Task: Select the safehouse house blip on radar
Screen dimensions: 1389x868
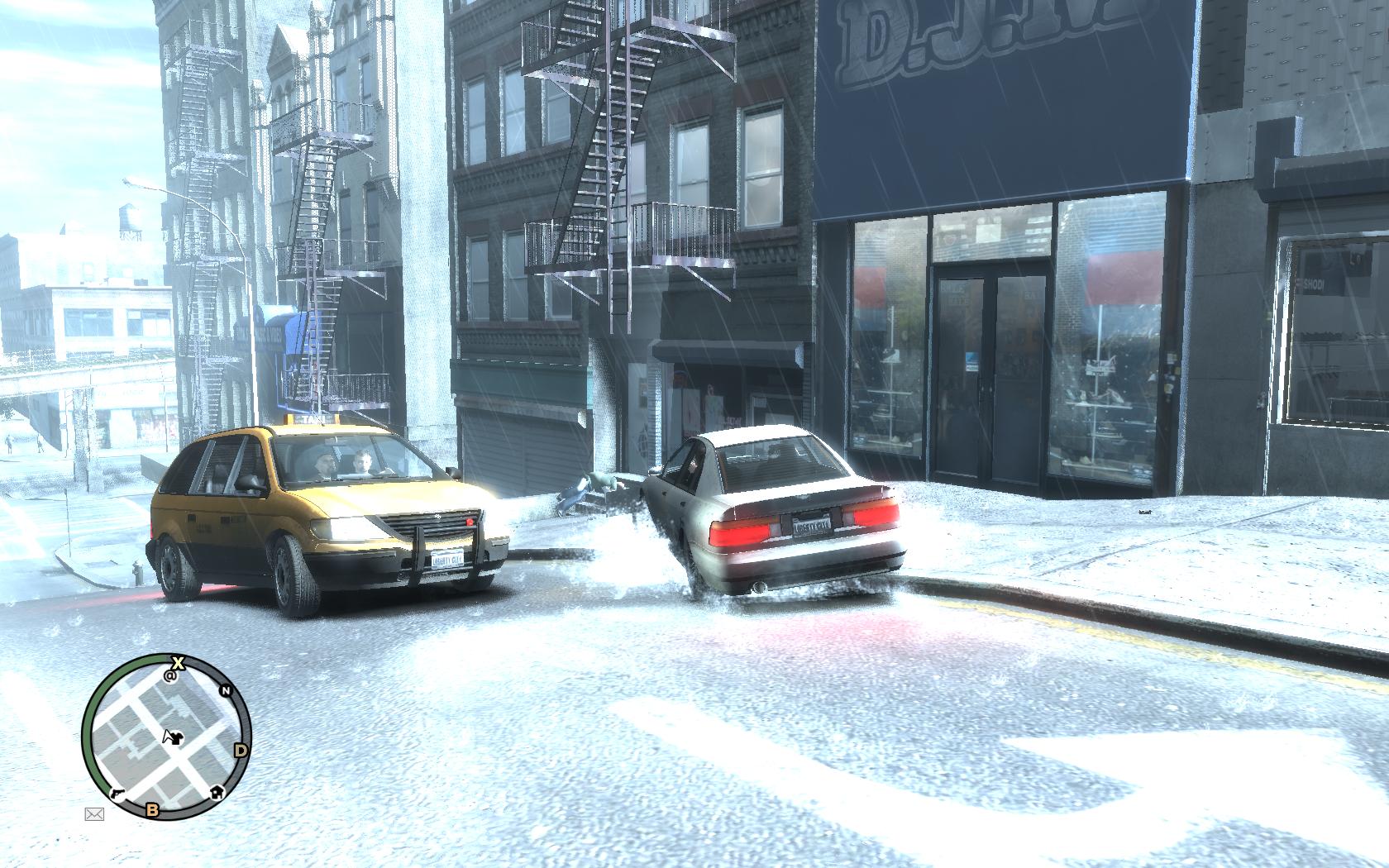Action: 217,791
